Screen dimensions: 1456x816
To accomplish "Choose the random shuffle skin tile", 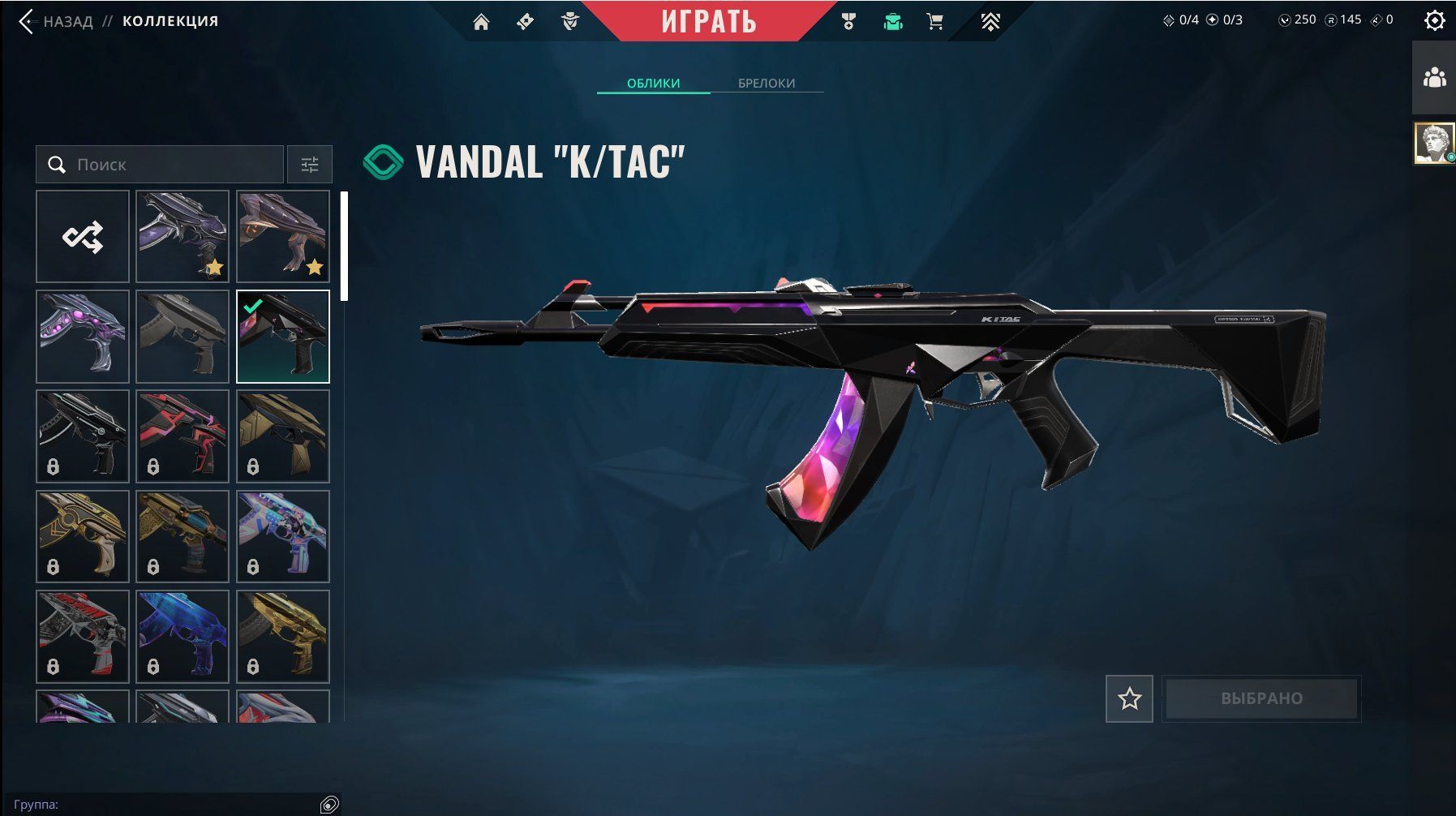I will pos(83,237).
